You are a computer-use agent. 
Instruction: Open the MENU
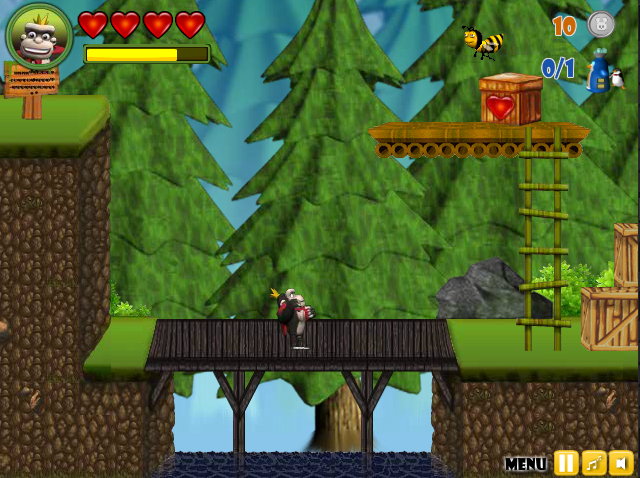coord(525,464)
